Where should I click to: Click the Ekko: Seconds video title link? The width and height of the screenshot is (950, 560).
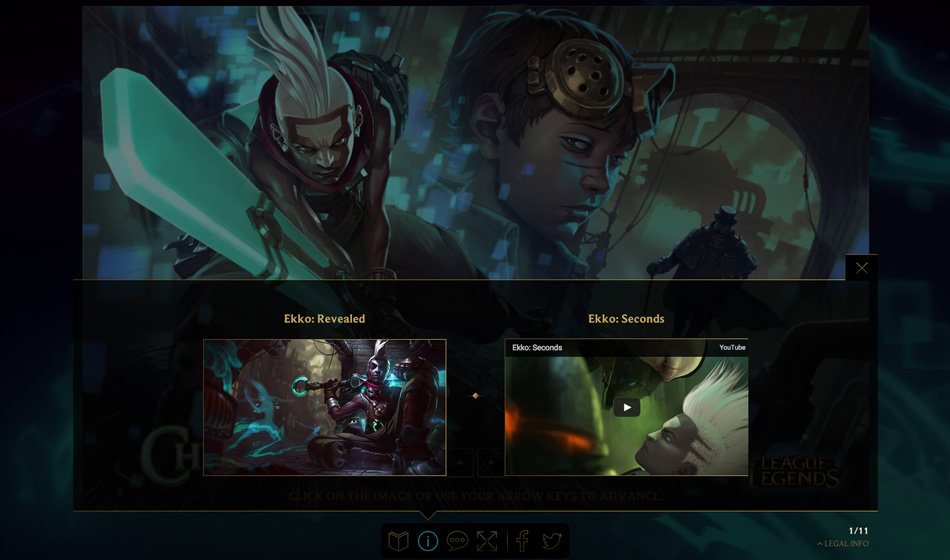tap(537, 348)
